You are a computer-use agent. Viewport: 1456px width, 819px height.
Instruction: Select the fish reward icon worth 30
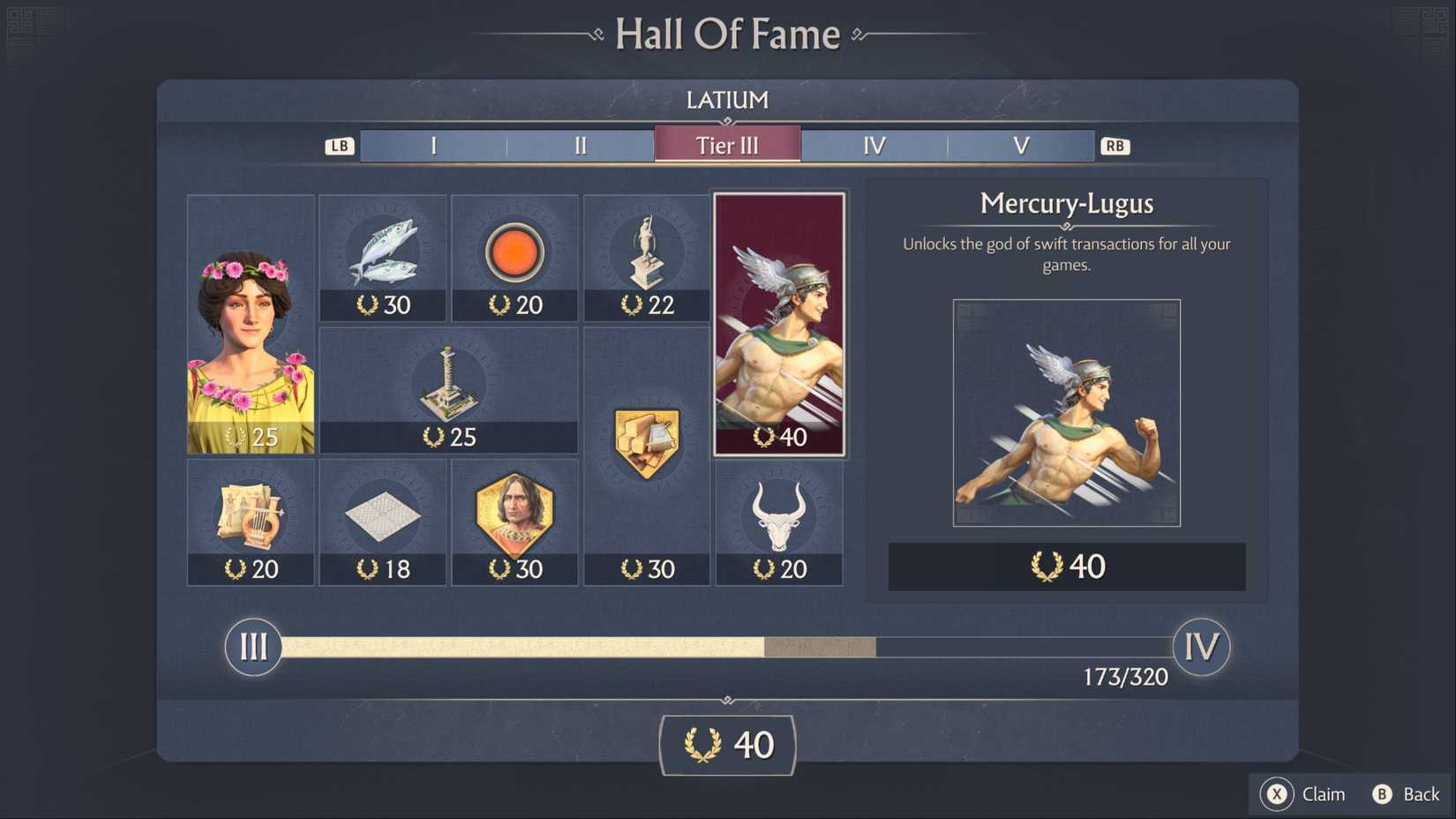click(x=382, y=256)
